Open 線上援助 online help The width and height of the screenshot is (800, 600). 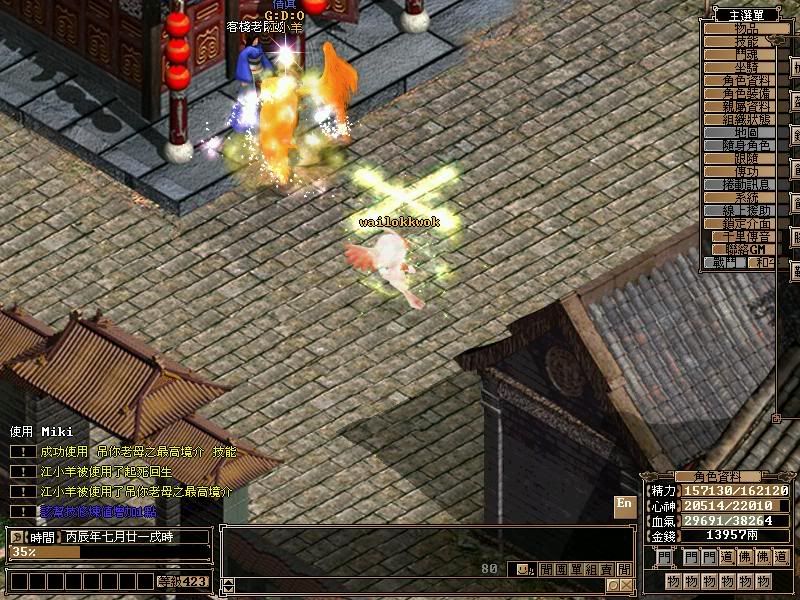pos(738,210)
